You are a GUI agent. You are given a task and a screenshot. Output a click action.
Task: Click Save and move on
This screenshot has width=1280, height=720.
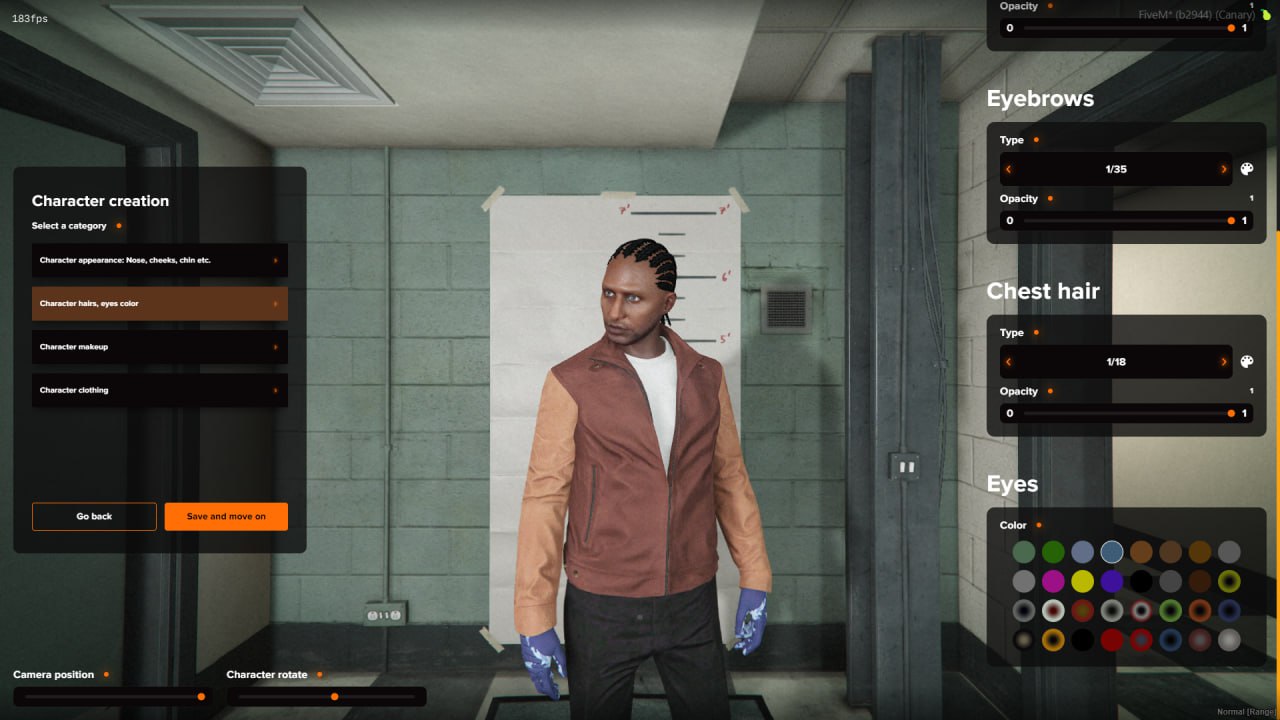tap(226, 516)
